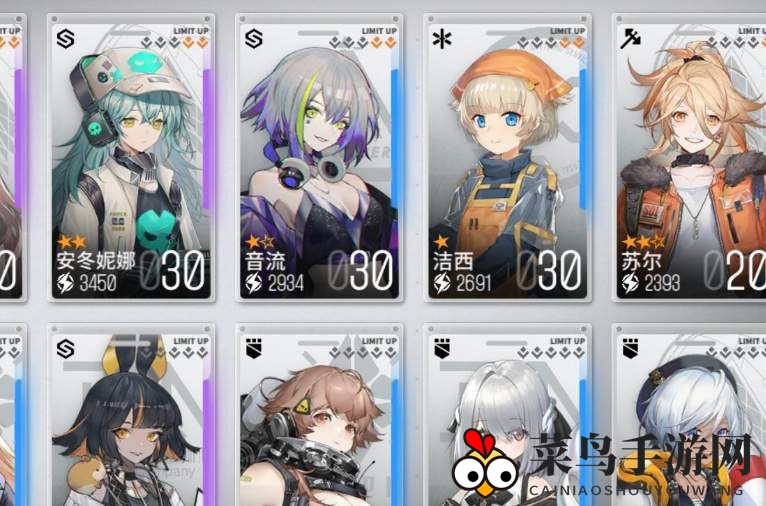766x506 pixels.
Task: Select the 安冬妮娜 character card
Action: pos(133,160)
